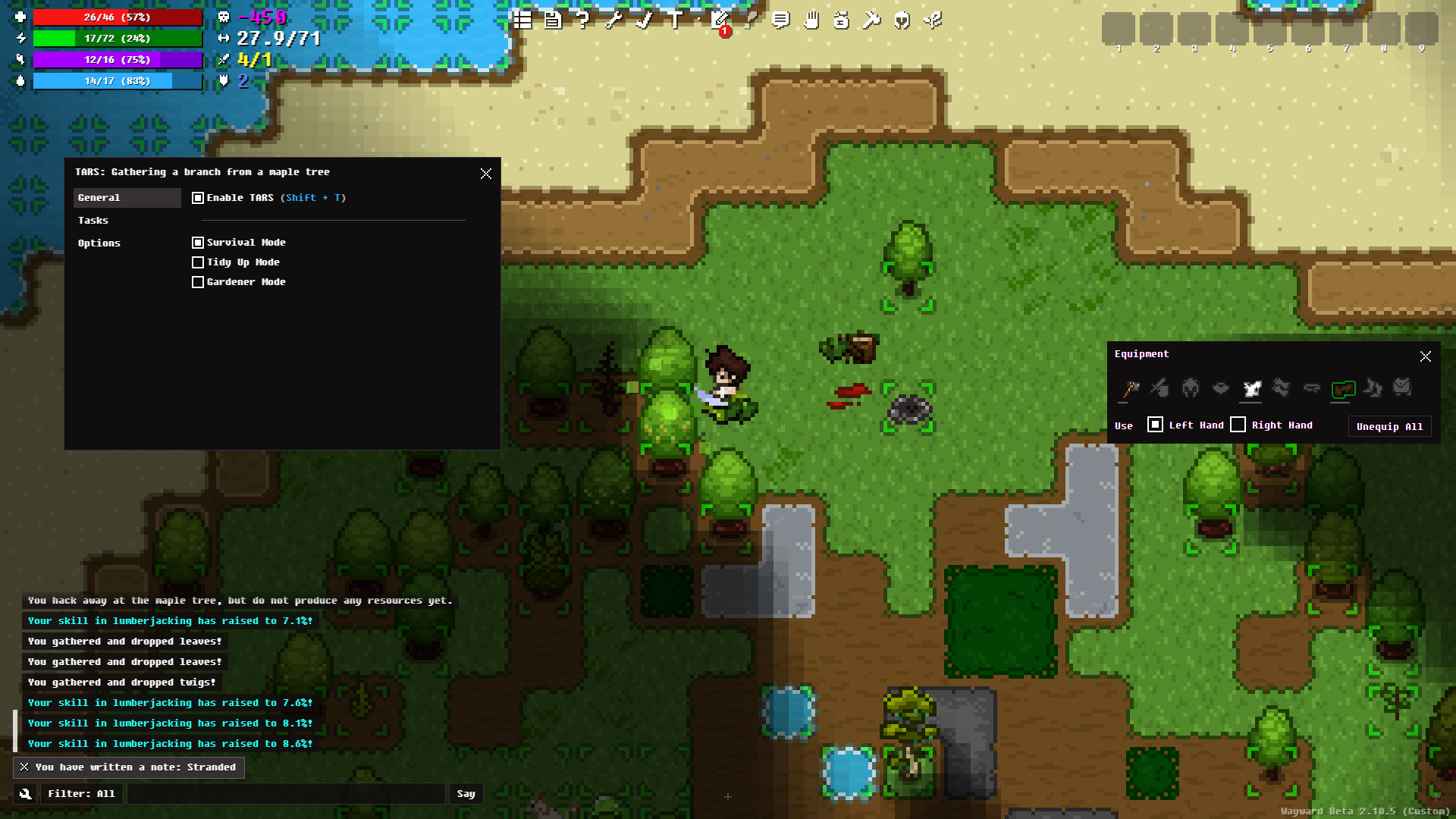Select the white chest armor slot
Image resolution: width=1456 pixels, height=819 pixels.
tap(1251, 389)
